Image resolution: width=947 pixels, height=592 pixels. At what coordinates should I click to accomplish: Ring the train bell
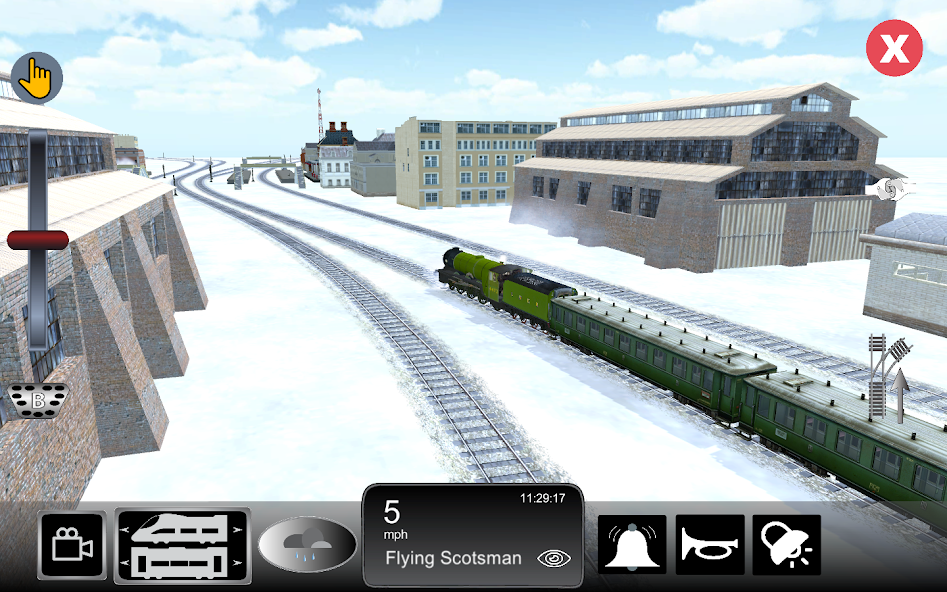(632, 545)
